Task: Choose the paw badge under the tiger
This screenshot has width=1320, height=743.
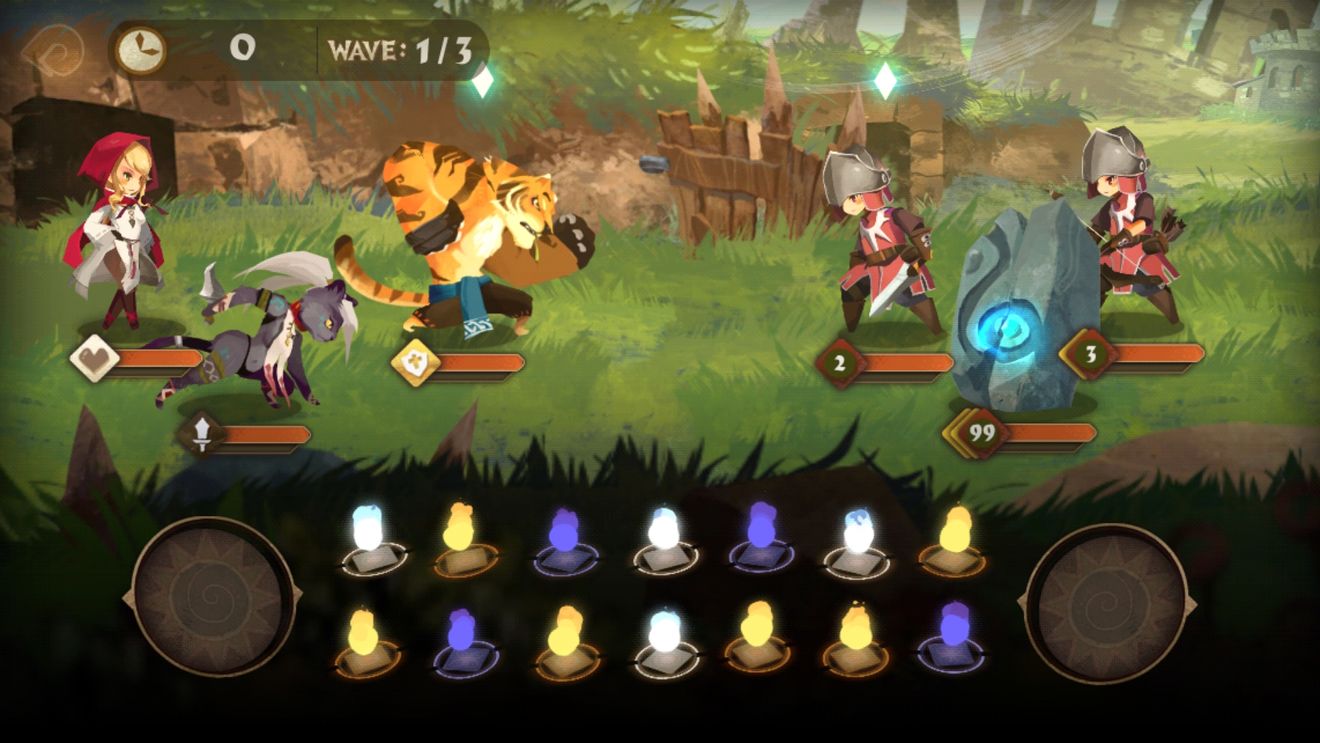Action: [414, 362]
